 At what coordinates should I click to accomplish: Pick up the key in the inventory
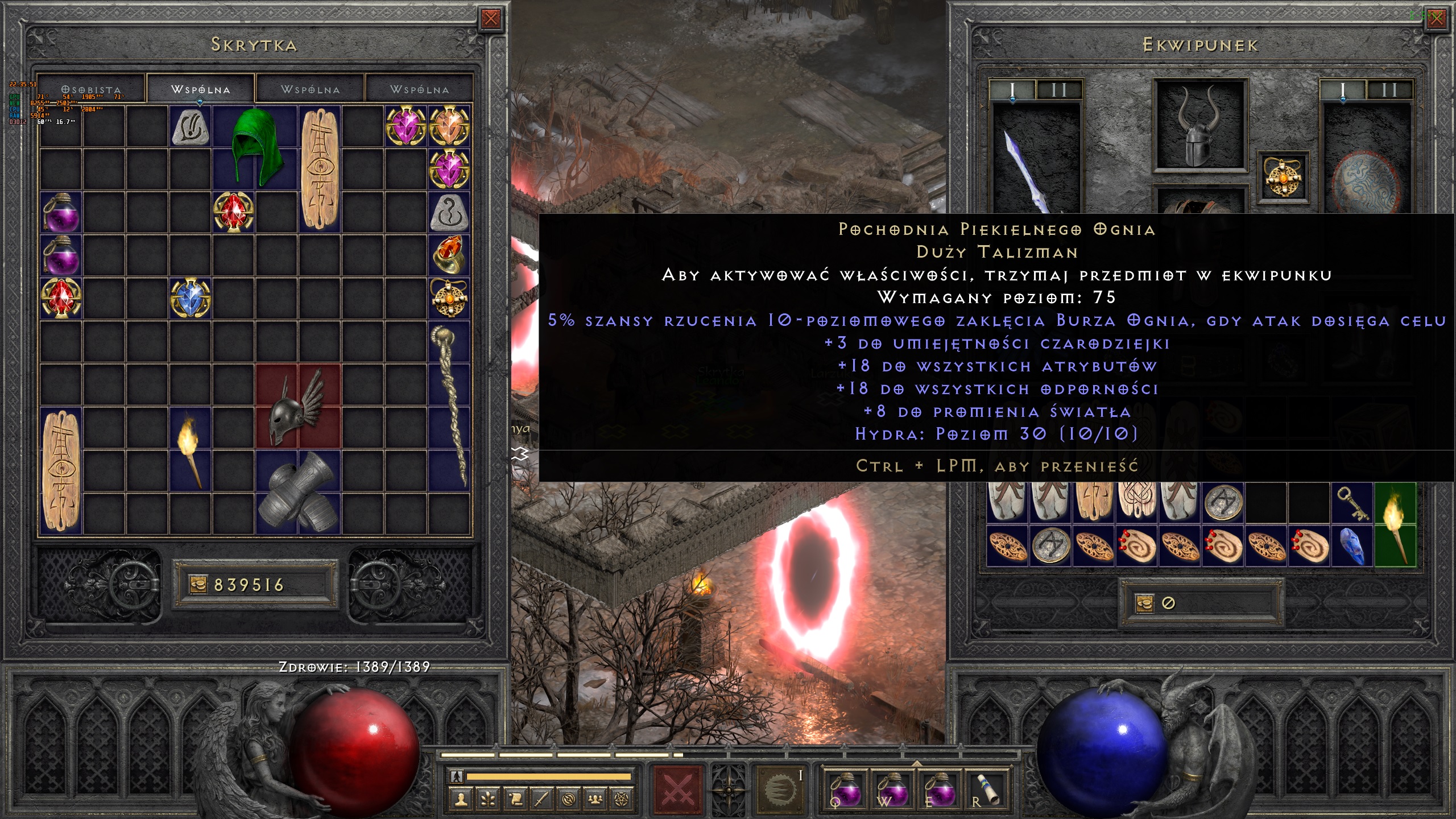pos(1352,503)
